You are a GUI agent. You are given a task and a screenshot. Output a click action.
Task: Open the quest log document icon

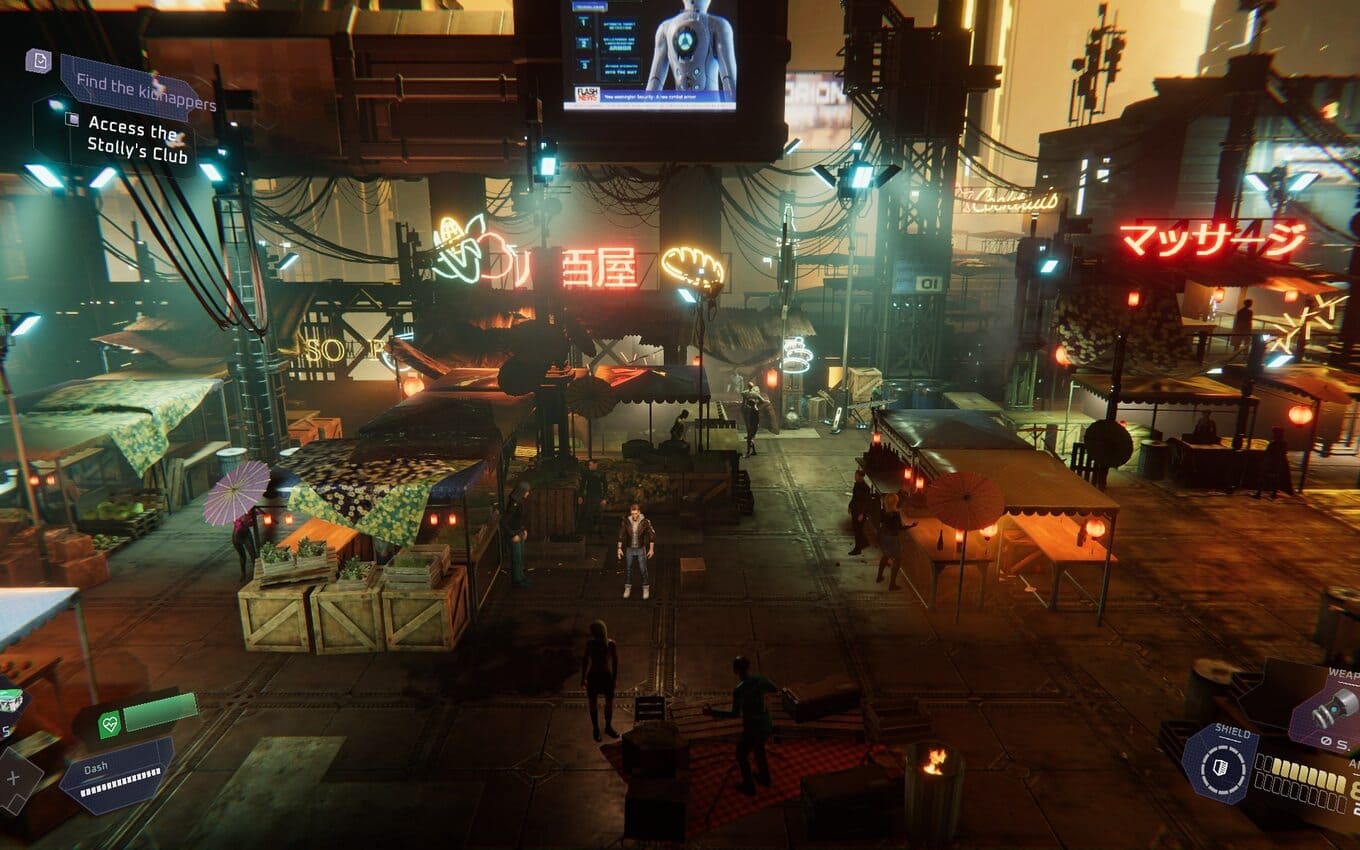[38, 61]
